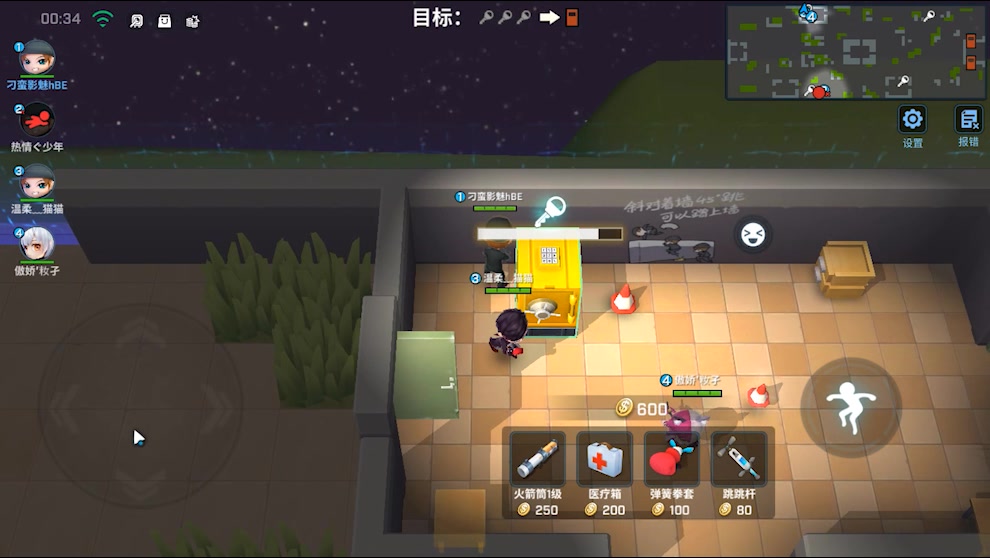This screenshot has height=558, width=990.
Task: Select teammate 热情ぐ少年's portrait
Action: click(38, 120)
